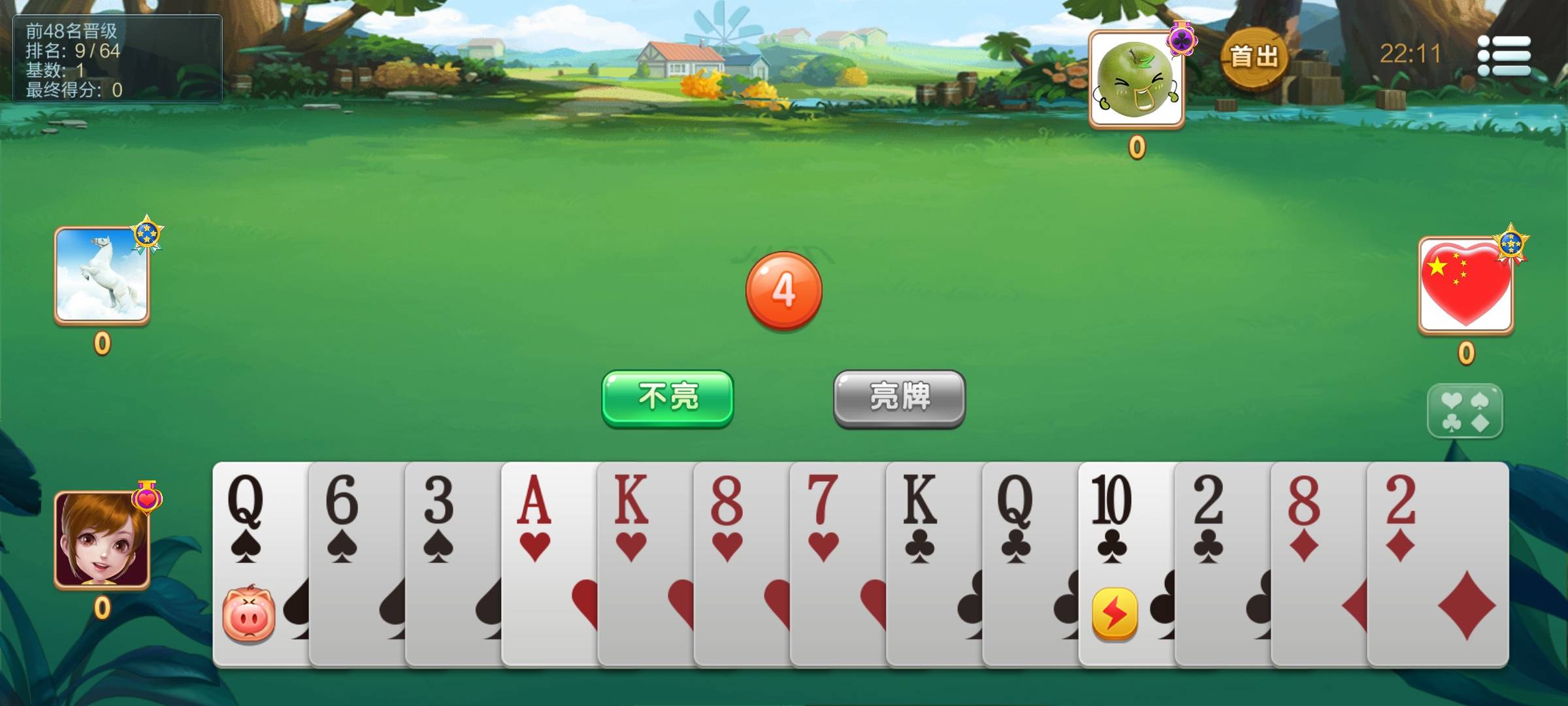Open the ranking info panel

(x=118, y=59)
